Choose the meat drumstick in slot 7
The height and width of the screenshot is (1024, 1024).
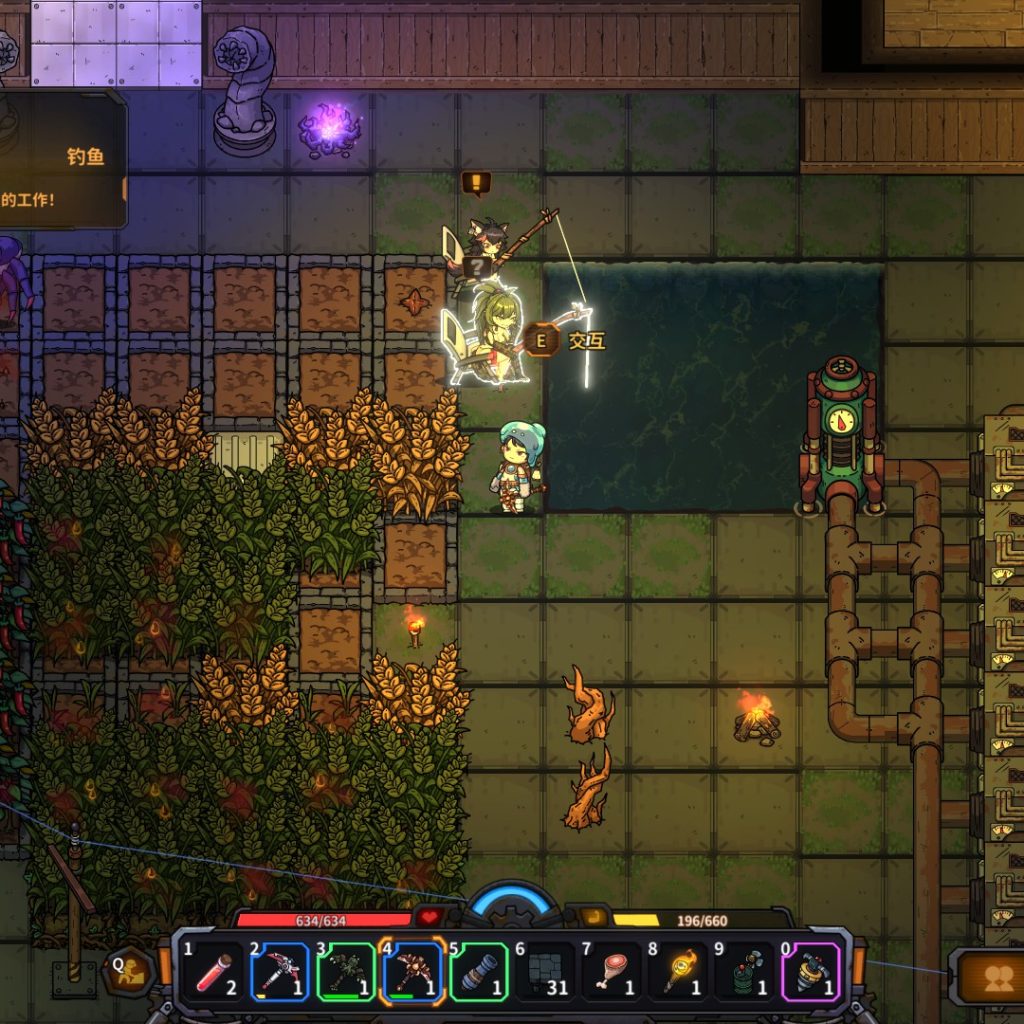pyautogui.click(x=612, y=972)
